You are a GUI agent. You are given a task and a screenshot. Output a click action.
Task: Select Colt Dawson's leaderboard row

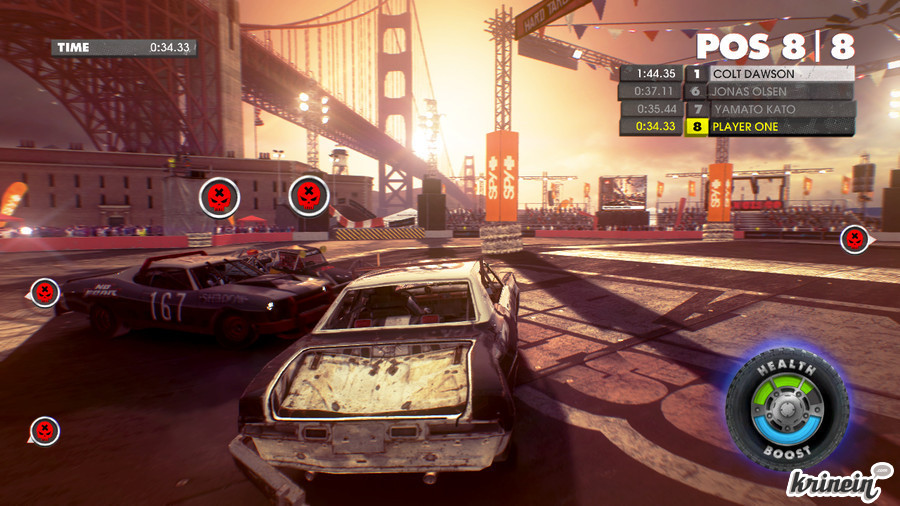point(737,73)
